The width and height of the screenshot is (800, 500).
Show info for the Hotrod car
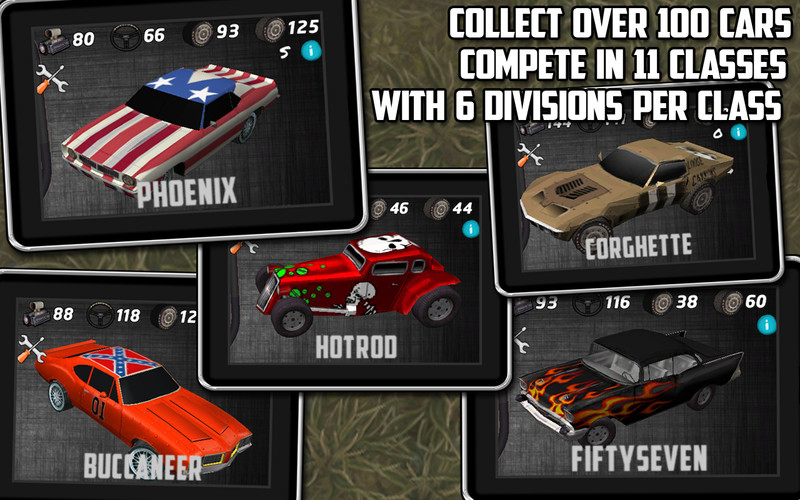[x=470, y=229]
